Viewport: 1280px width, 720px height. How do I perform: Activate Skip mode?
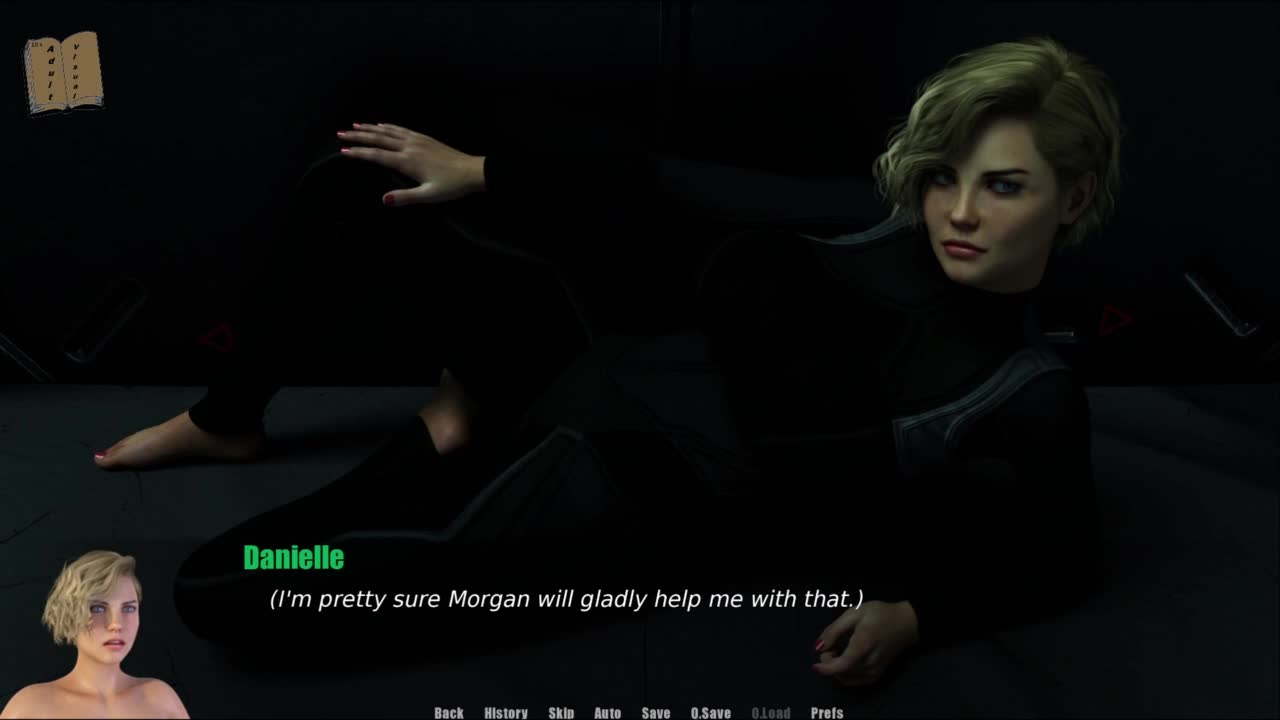coord(561,712)
